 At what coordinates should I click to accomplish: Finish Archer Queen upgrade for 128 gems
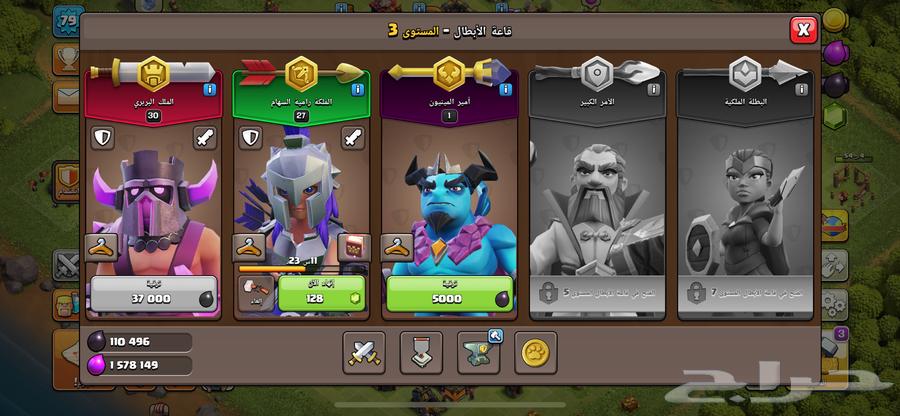(317, 296)
